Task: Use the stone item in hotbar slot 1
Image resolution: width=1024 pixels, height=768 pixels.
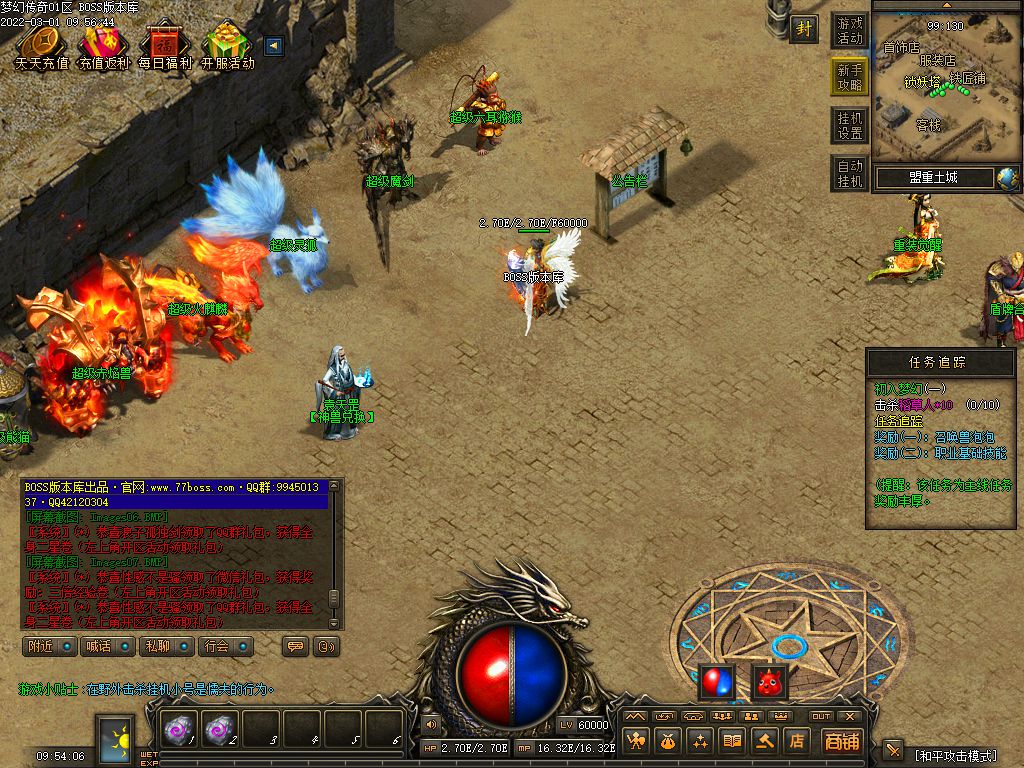Action: coord(180,732)
